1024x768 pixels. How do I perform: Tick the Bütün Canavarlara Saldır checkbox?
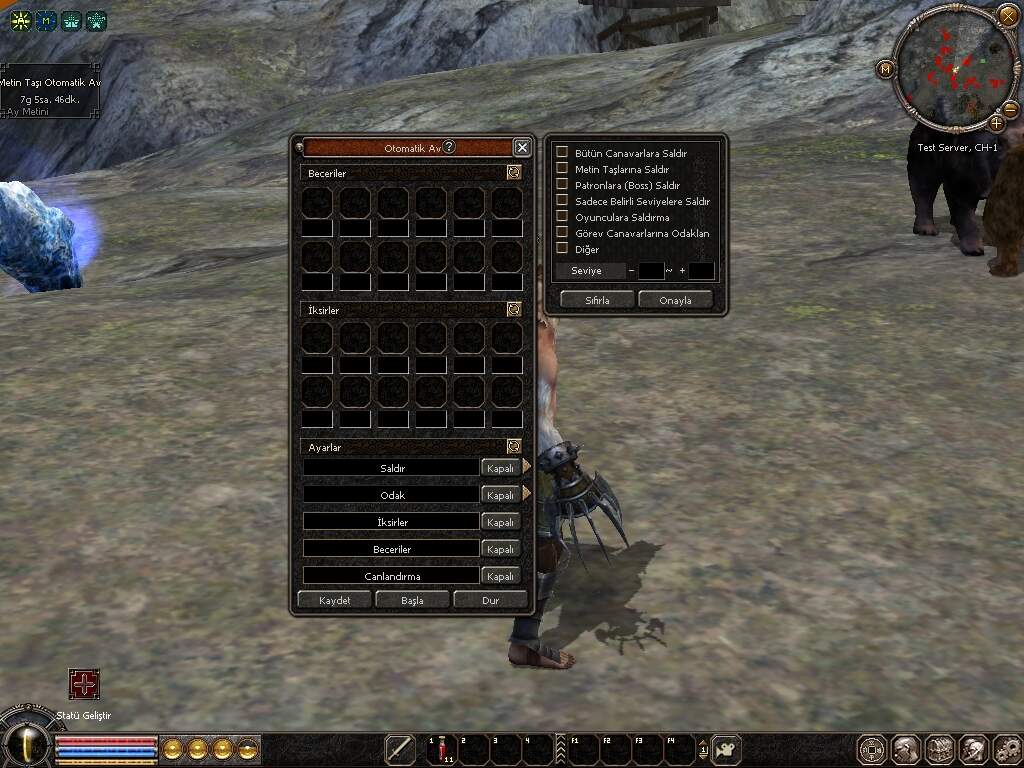[562, 153]
